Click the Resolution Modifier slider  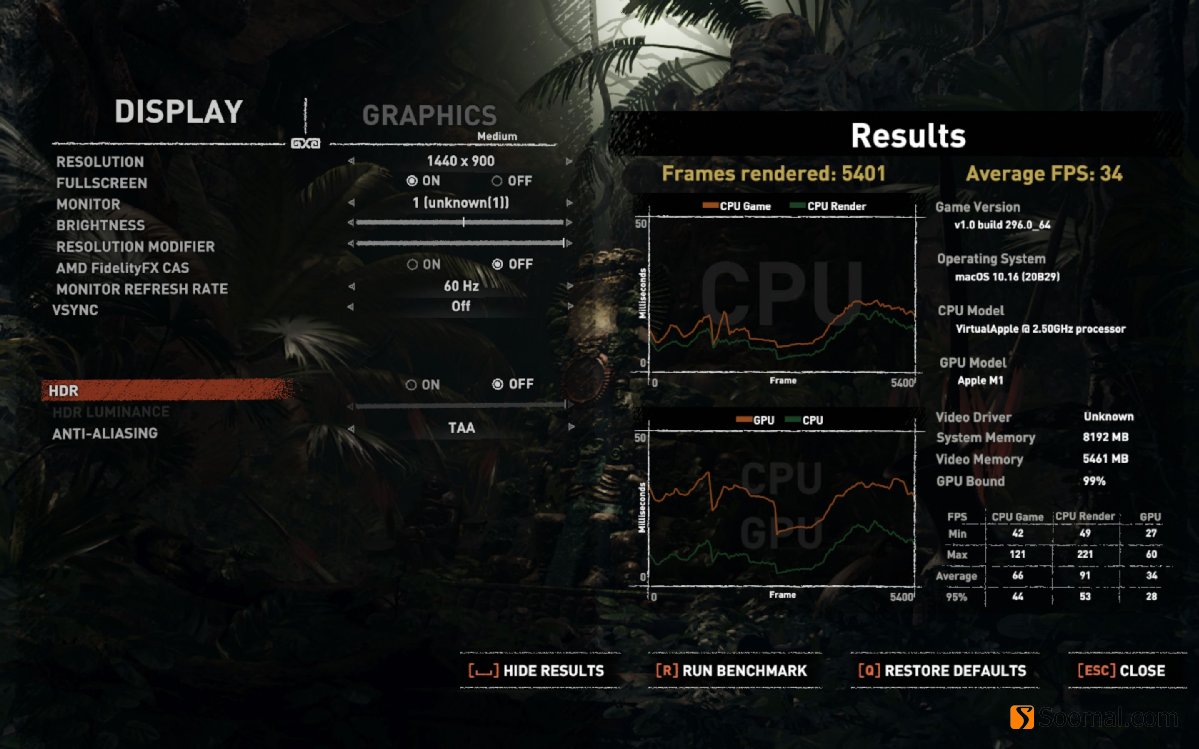460,243
